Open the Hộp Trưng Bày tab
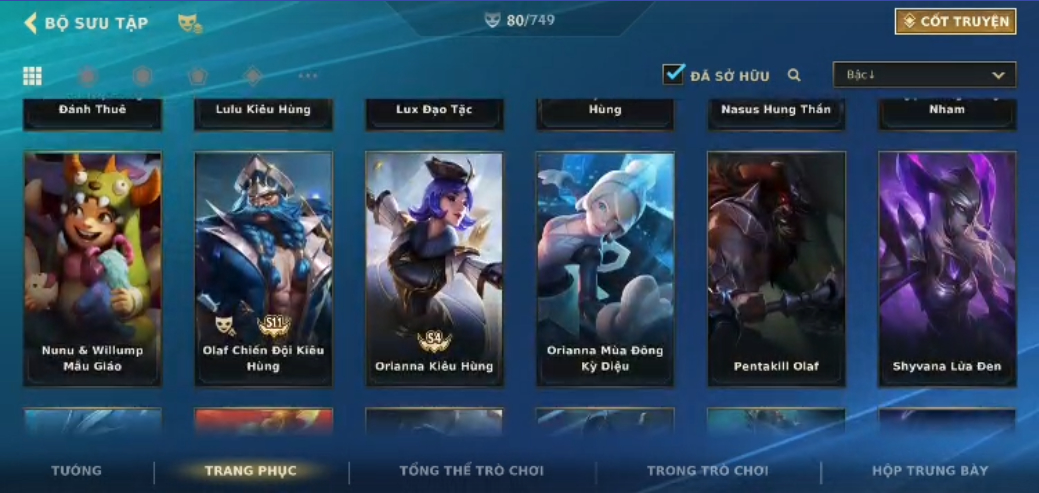Viewport: 1039px width, 493px height. point(930,471)
